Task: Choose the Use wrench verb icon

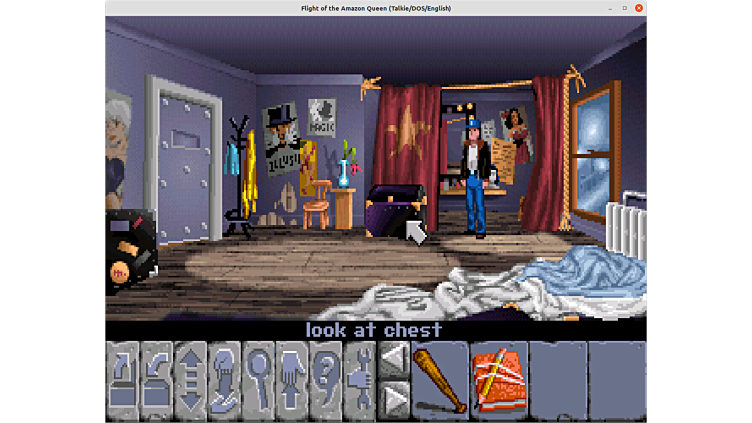Action: click(359, 381)
